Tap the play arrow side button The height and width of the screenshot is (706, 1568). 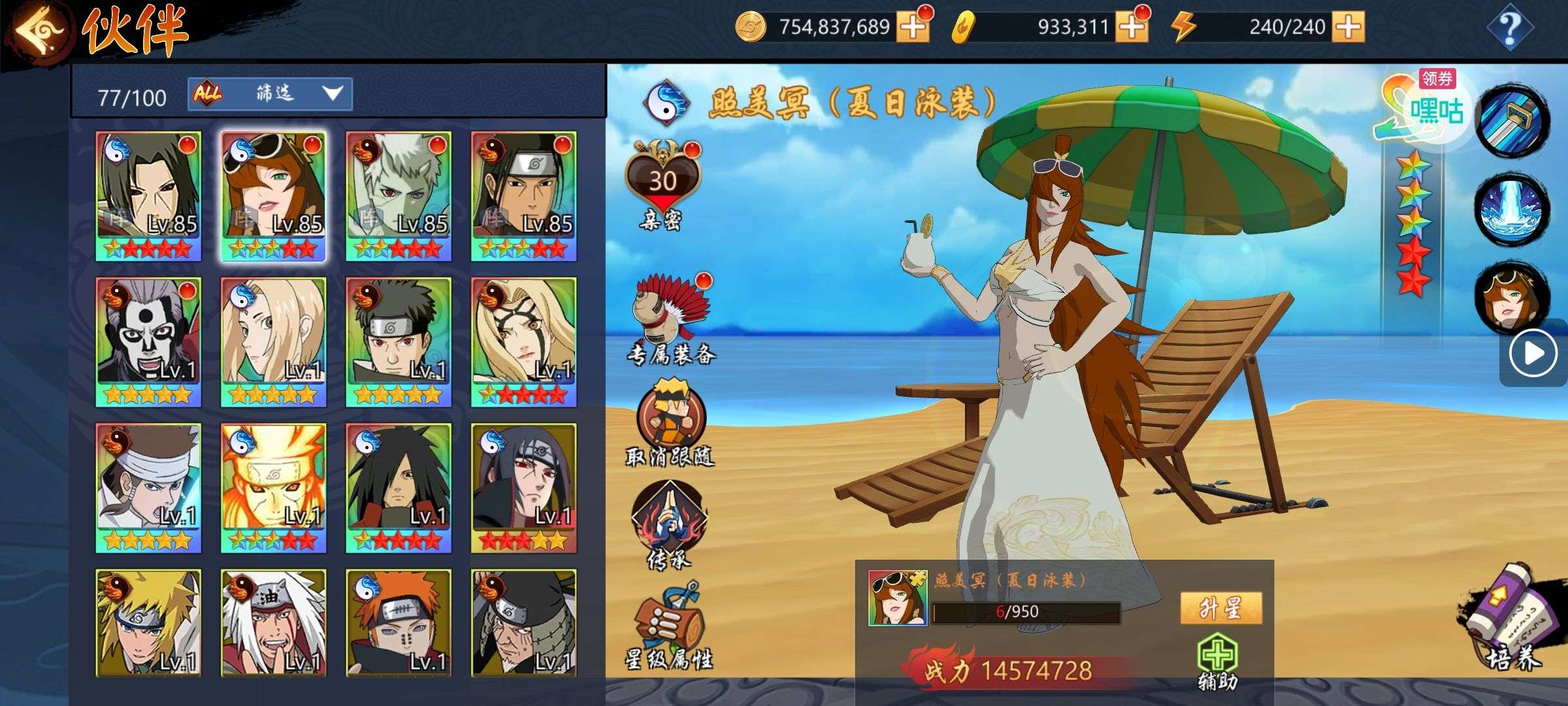click(1532, 354)
